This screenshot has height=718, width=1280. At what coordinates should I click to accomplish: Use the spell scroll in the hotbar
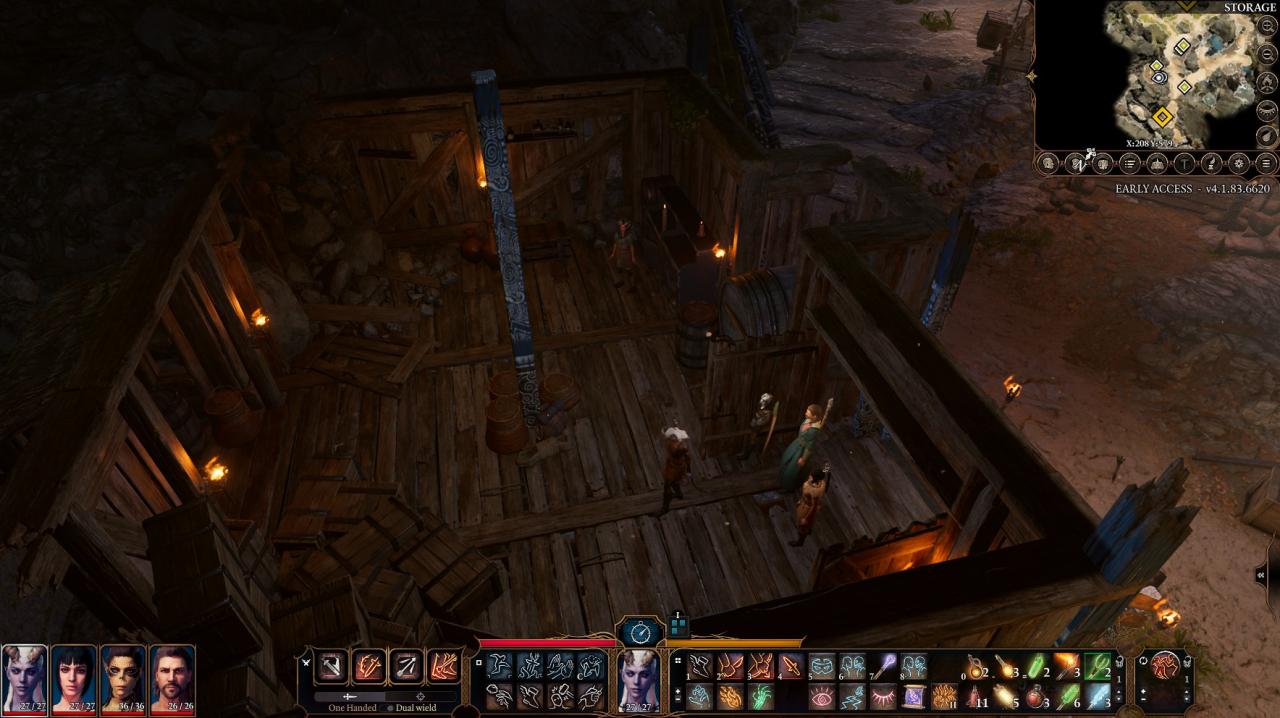913,696
